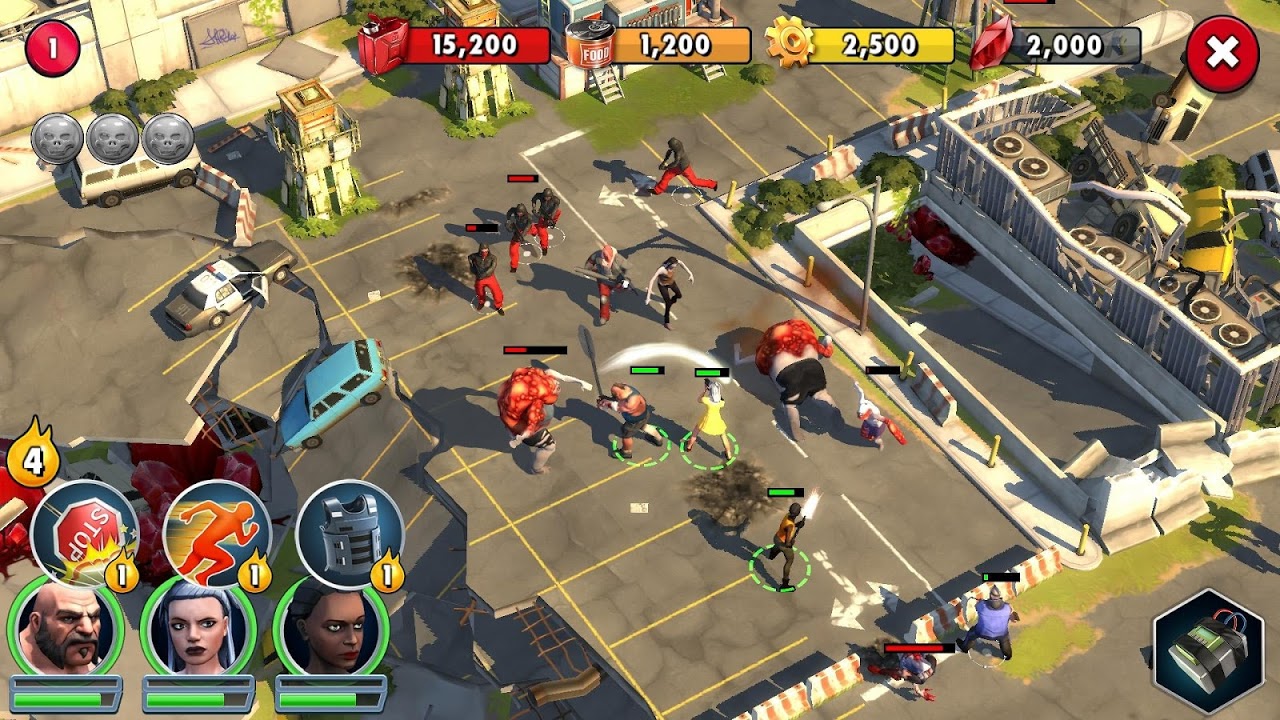Tap the red number 1 badge
This screenshot has height=720, width=1280.
(x=52, y=49)
